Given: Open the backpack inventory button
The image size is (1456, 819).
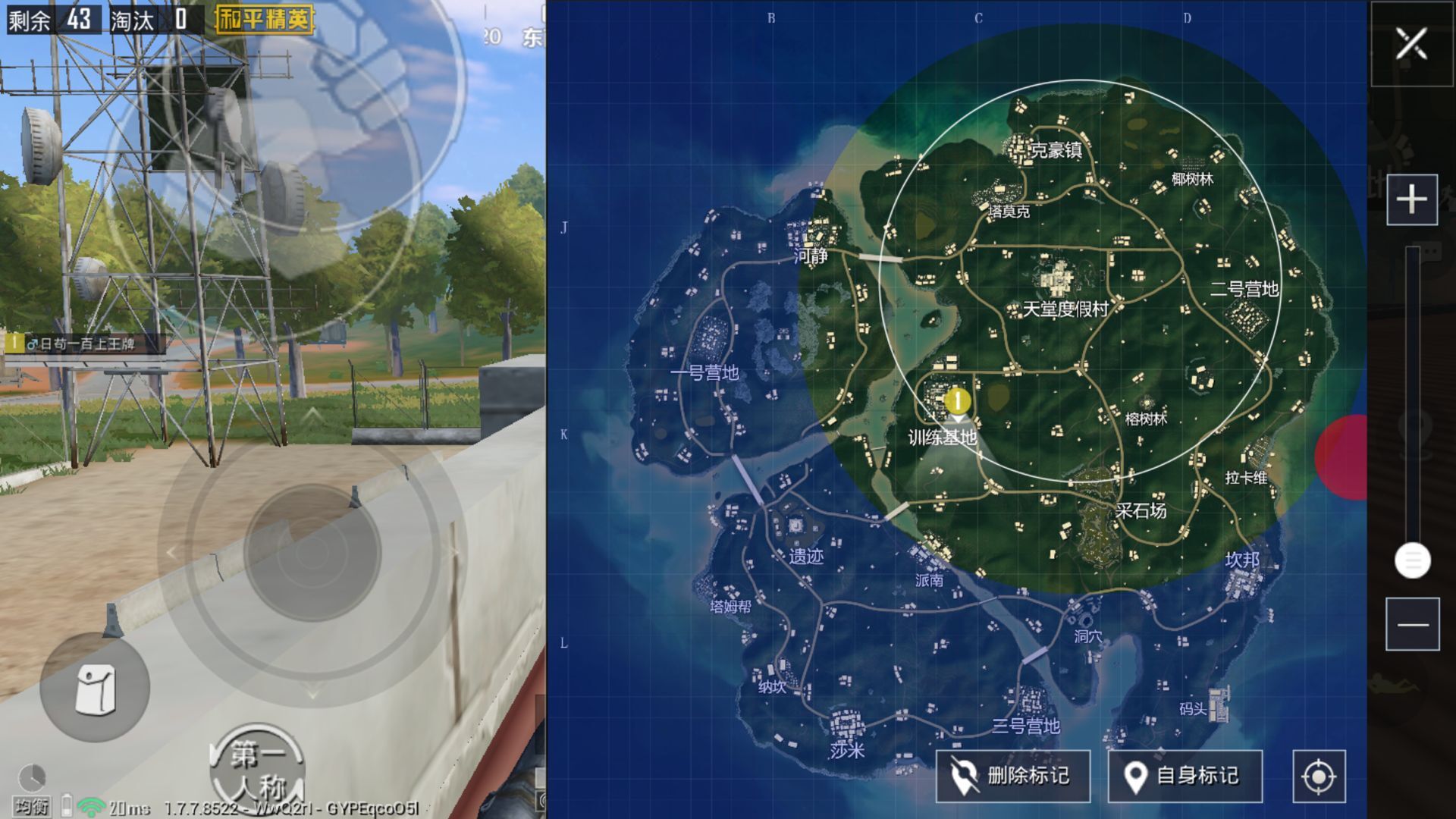Looking at the screenshot, I should 95,689.
